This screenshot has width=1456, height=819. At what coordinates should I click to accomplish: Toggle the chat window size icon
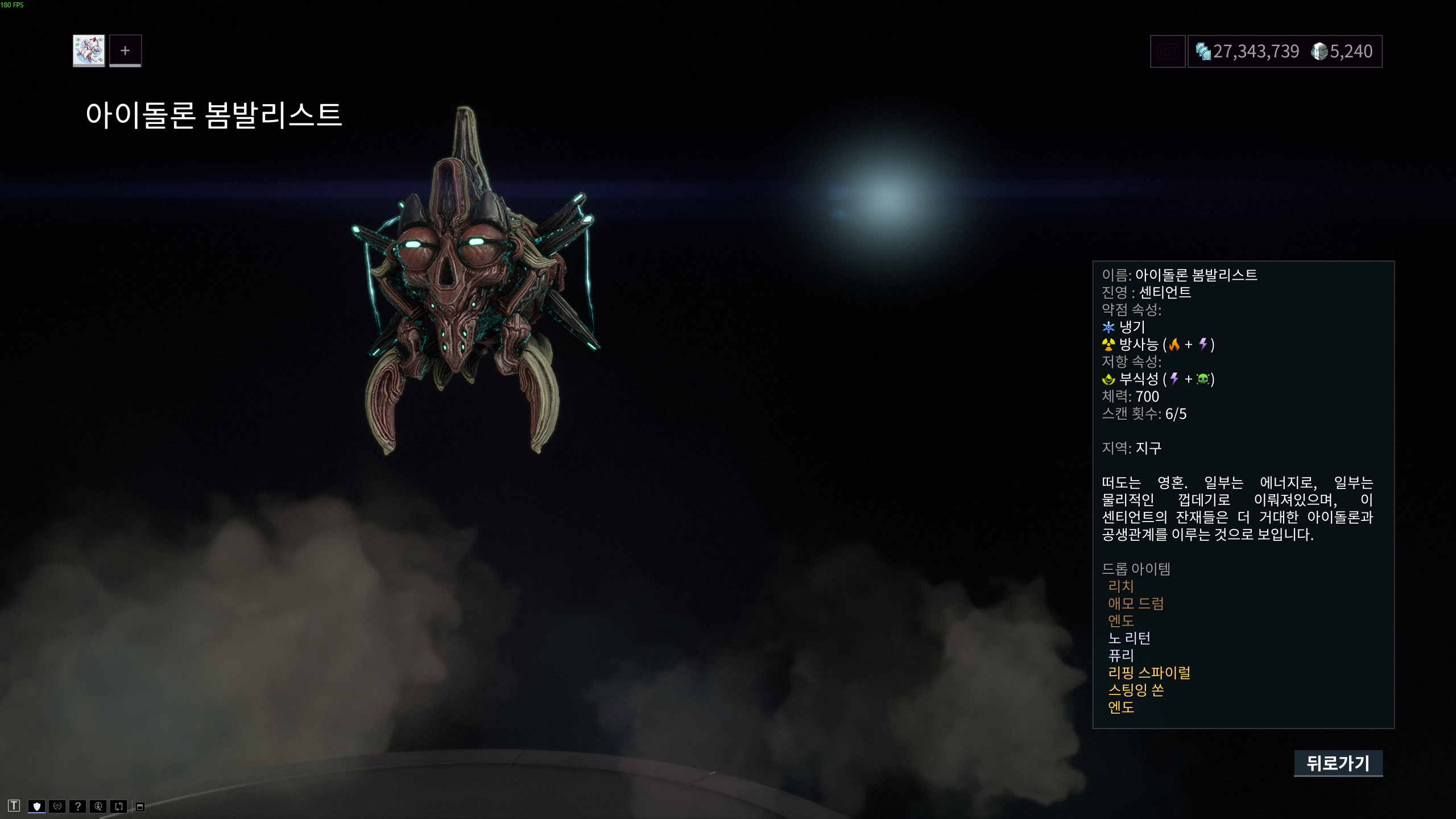(x=140, y=806)
